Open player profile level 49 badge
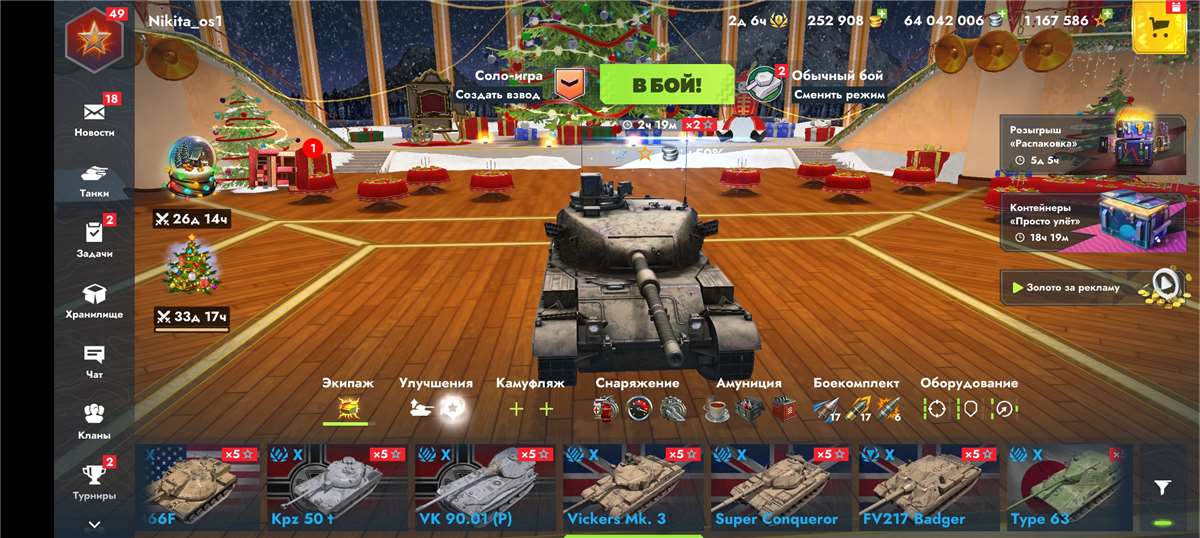 tap(94, 40)
